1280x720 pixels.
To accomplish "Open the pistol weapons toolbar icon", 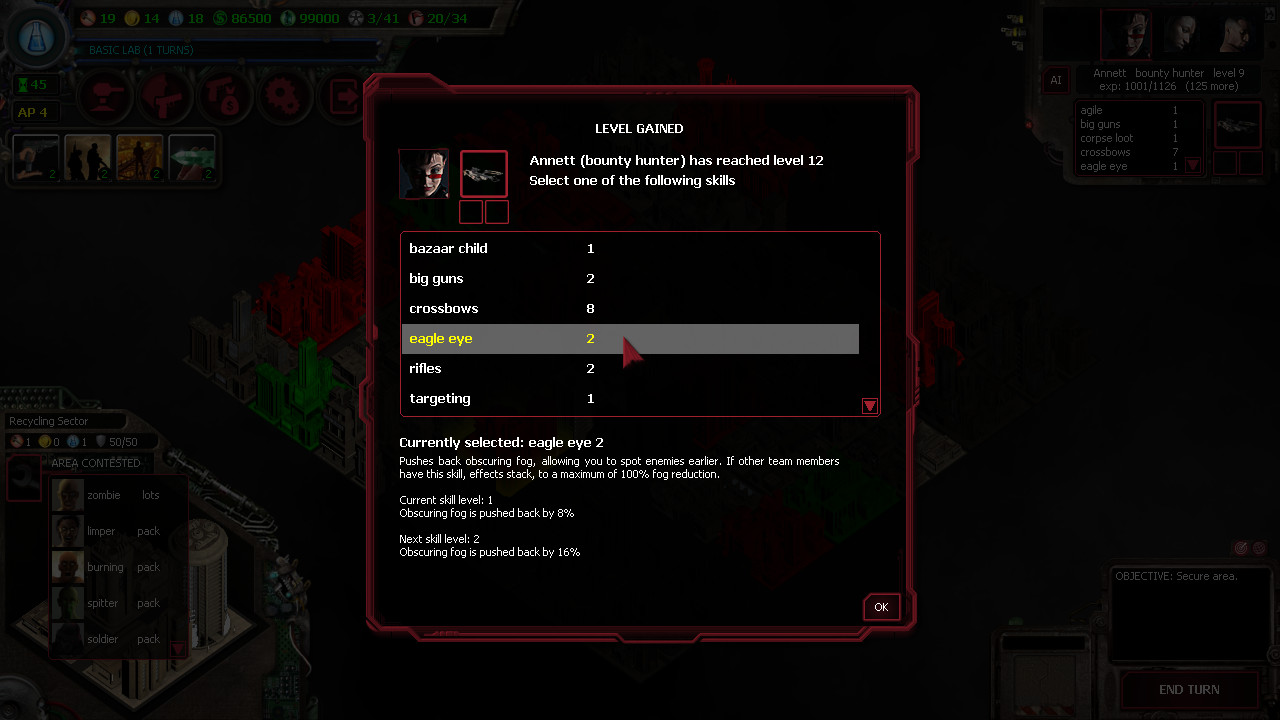I will click(164, 96).
